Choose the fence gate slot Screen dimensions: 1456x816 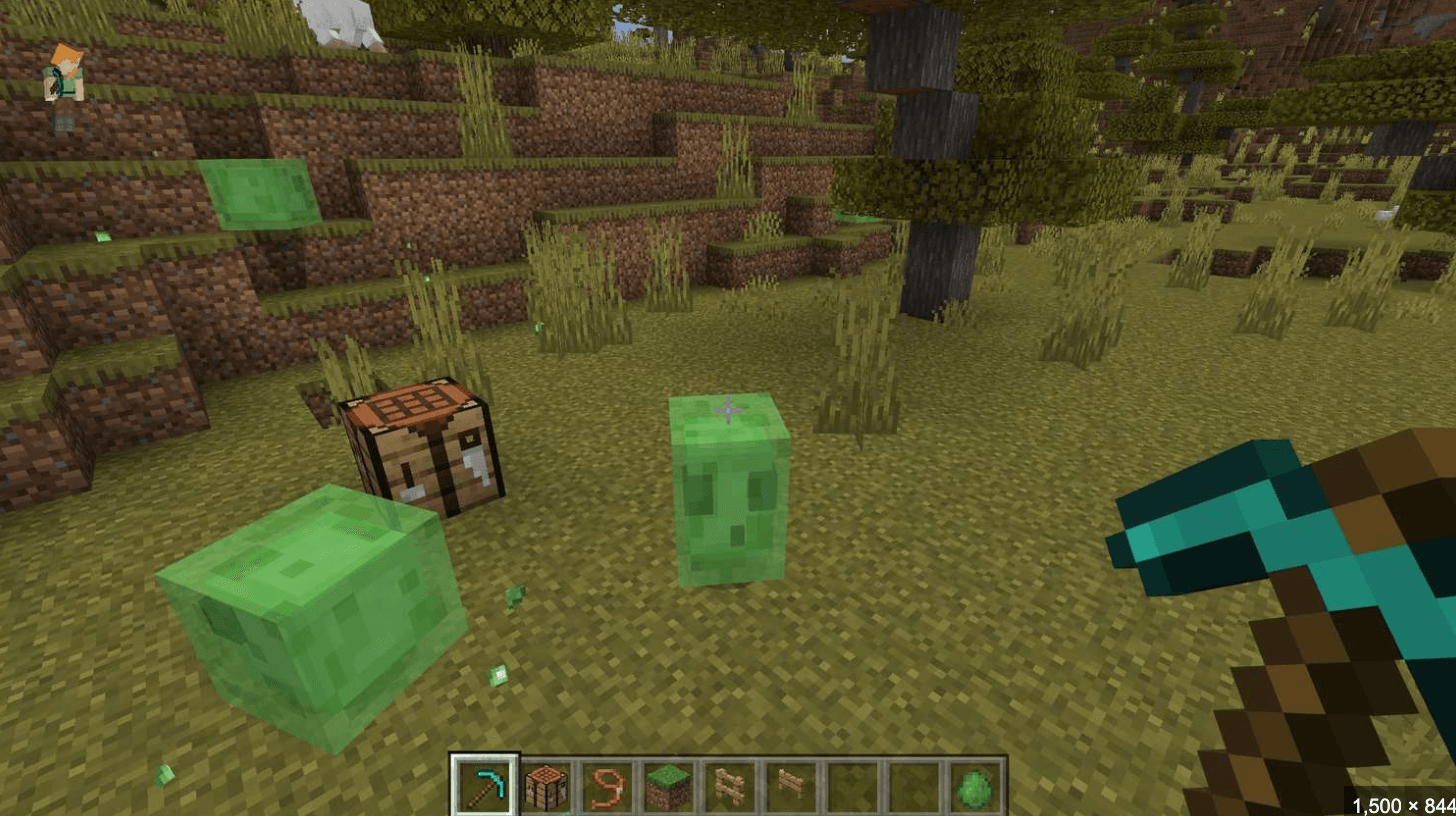click(790, 786)
